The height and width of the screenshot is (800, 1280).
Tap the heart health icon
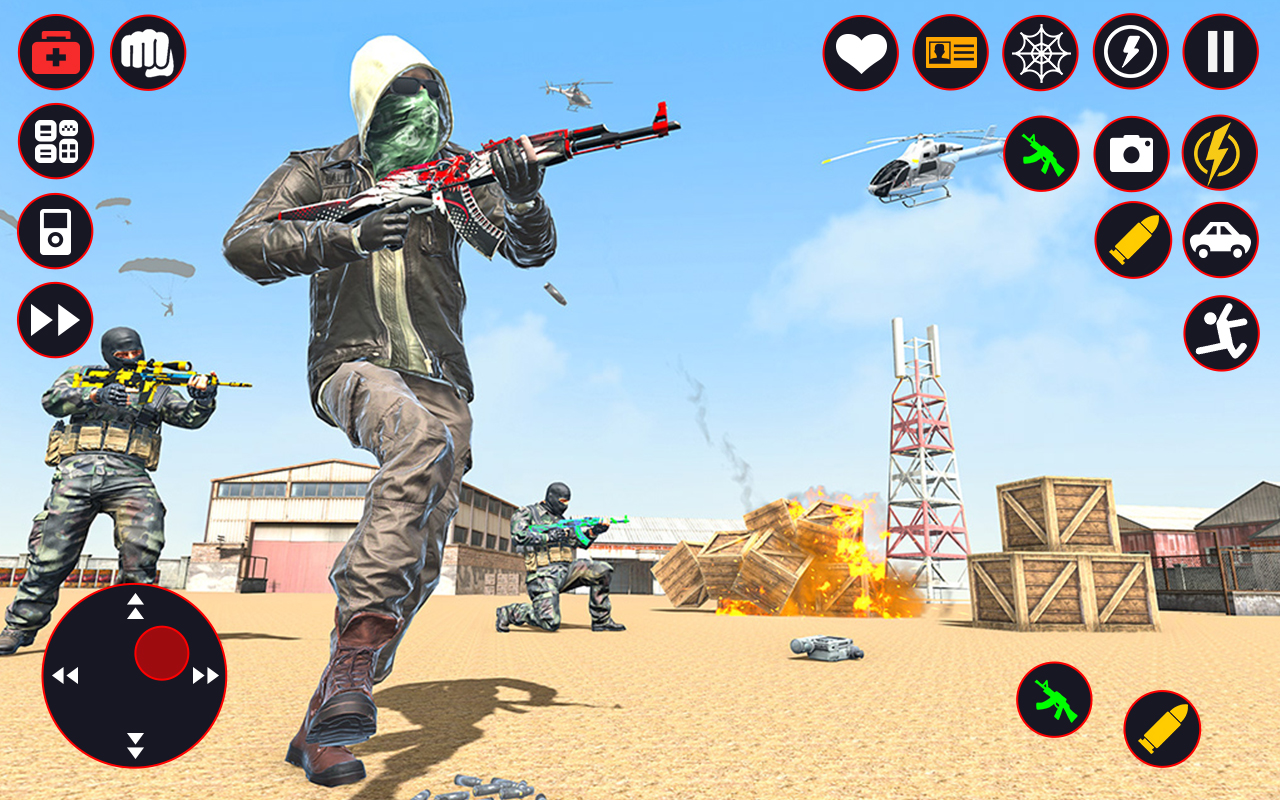[x=862, y=53]
